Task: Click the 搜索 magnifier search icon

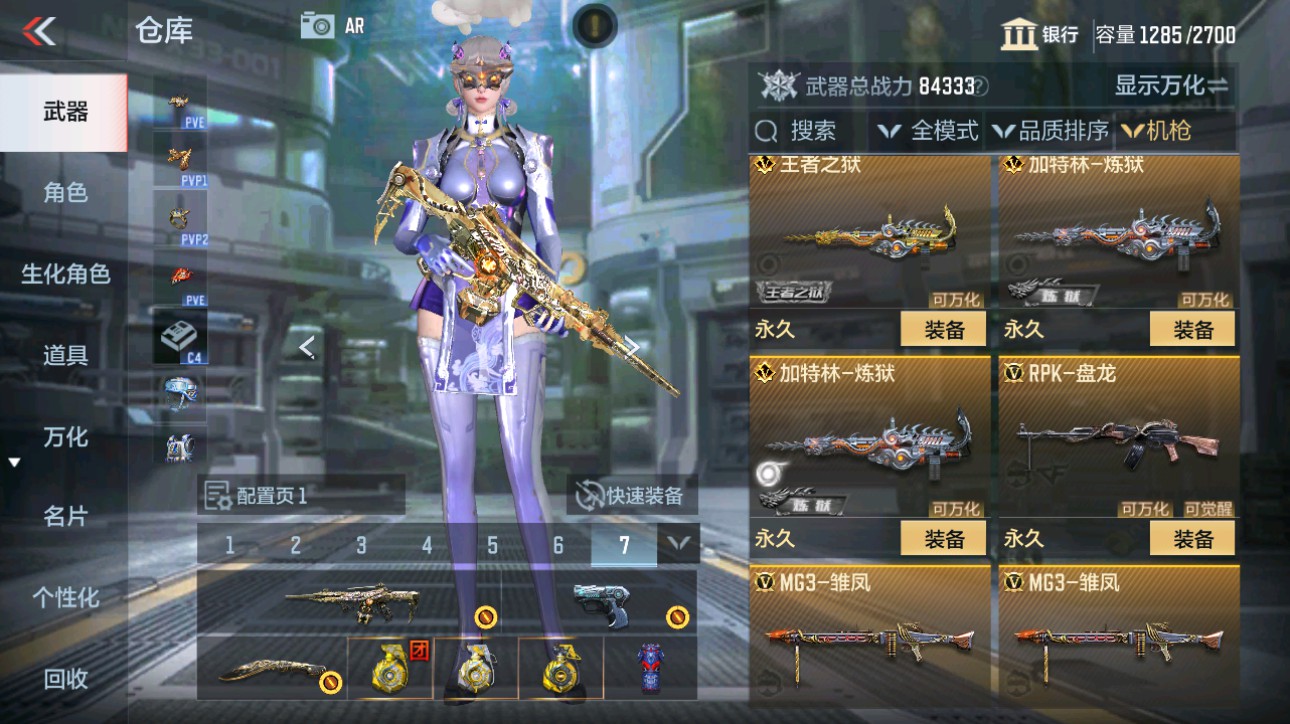Action: (x=766, y=130)
